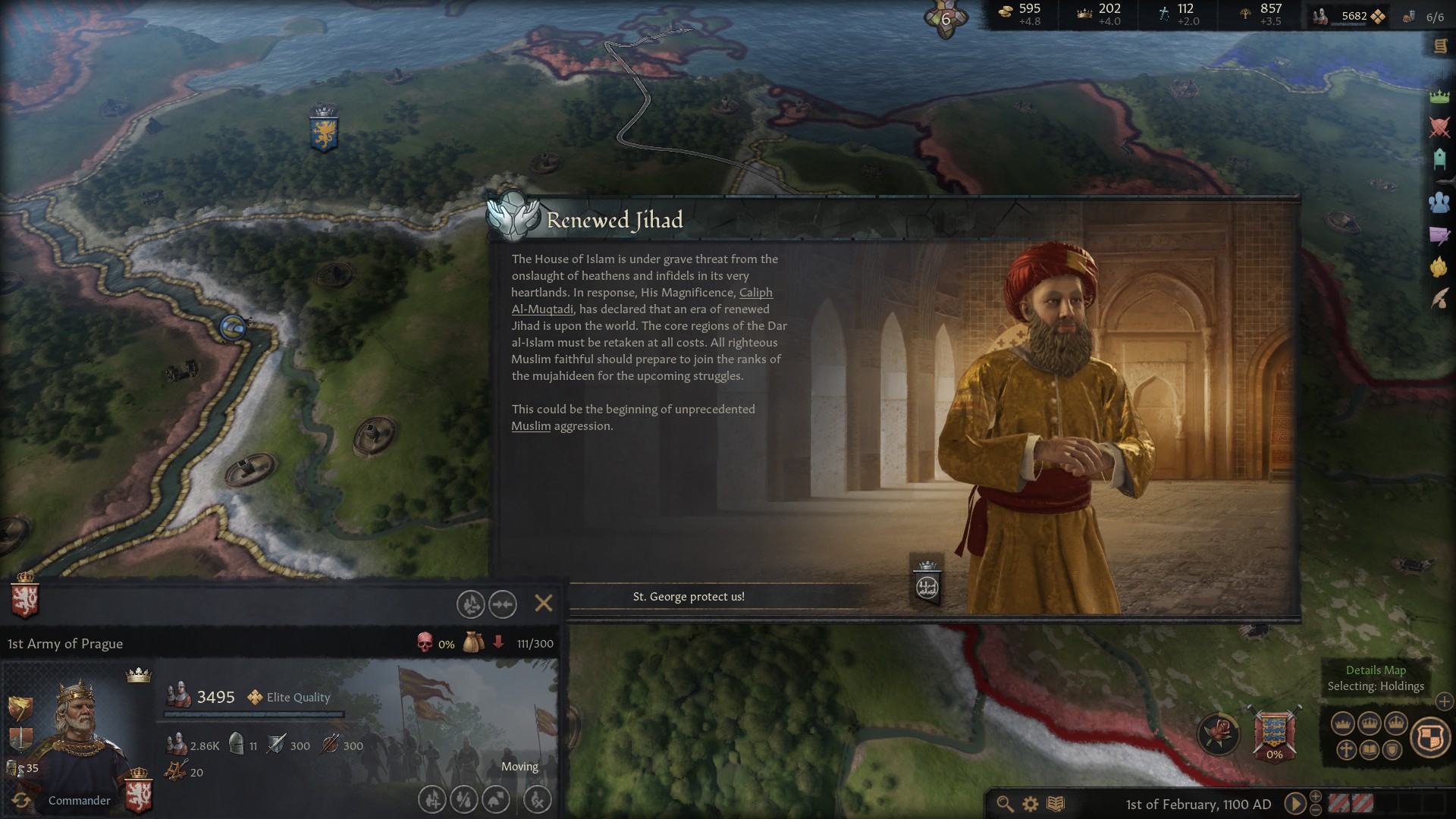Viewport: 1456px width, 819px height.
Task: Increase game speed with the plus button
Action: pos(1316,796)
